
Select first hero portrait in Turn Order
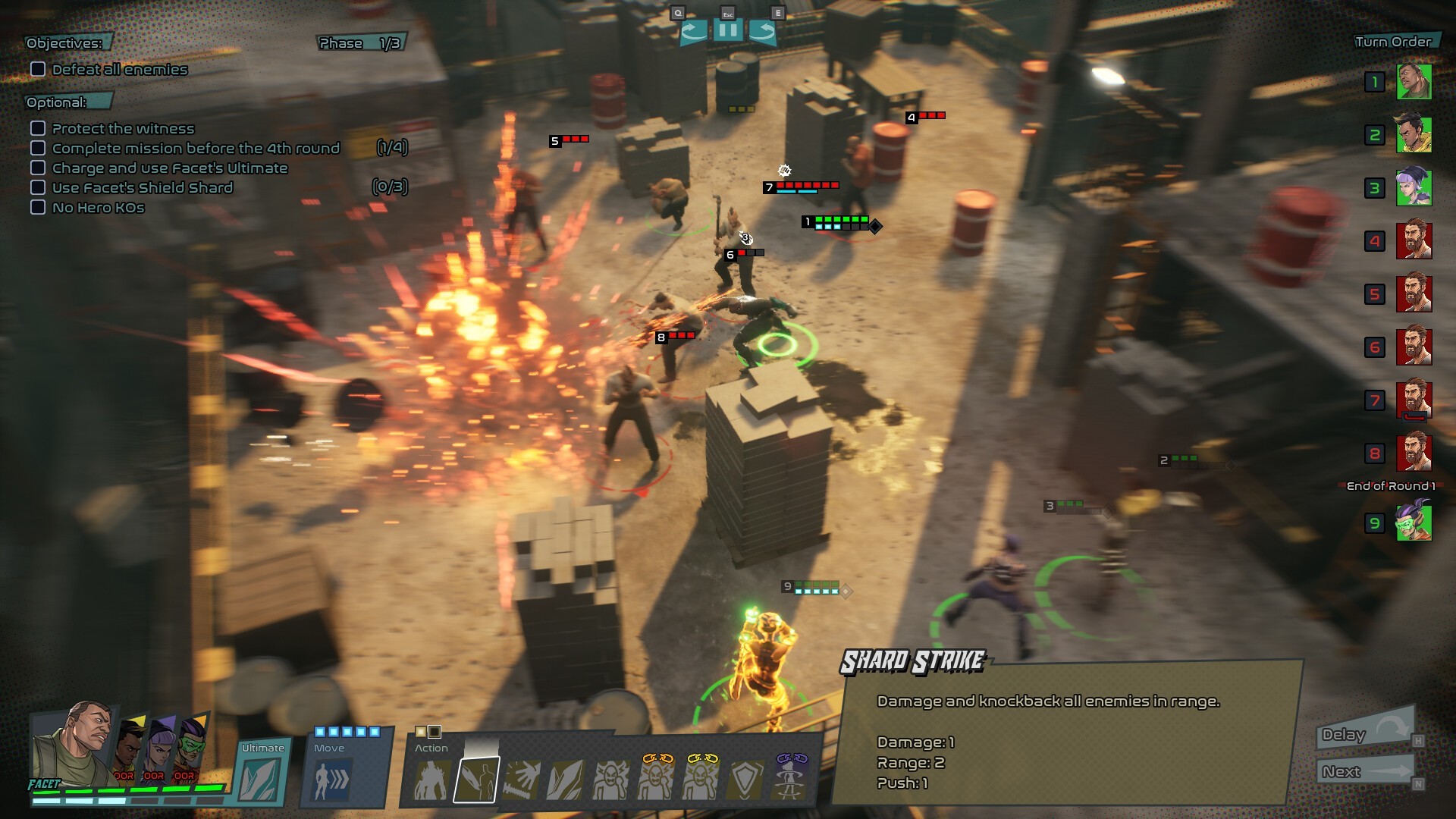click(x=1414, y=82)
